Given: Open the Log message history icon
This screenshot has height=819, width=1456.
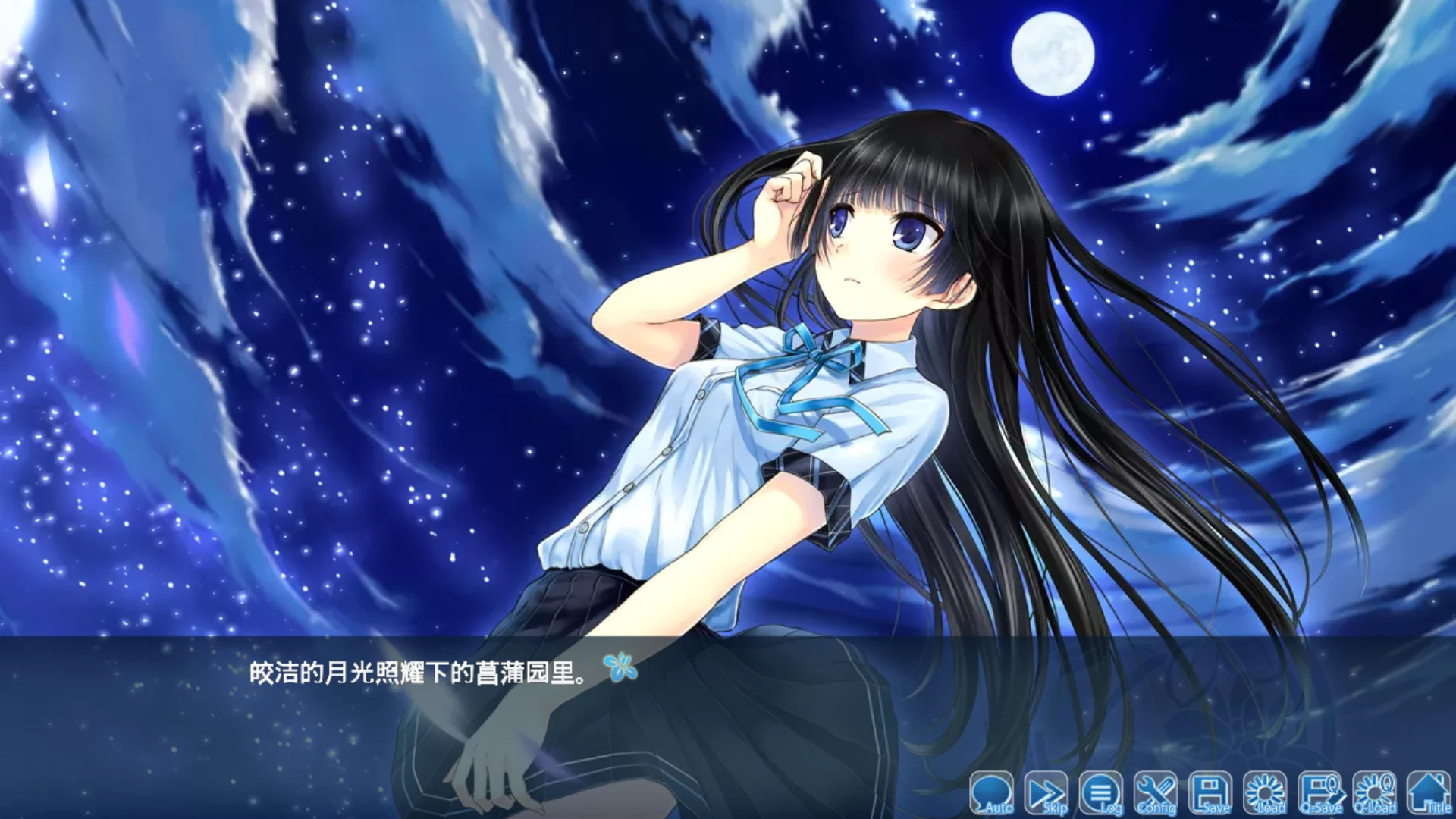Looking at the screenshot, I should click(1102, 792).
